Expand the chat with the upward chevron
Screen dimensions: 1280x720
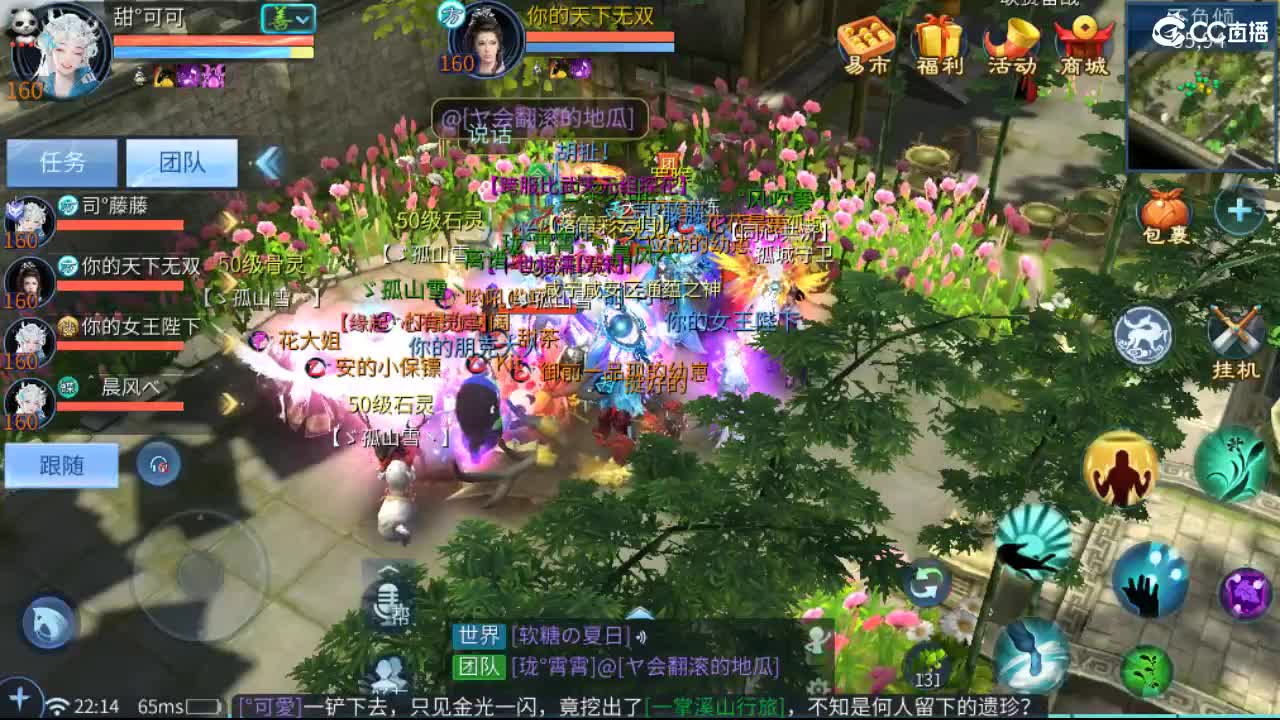coord(638,613)
